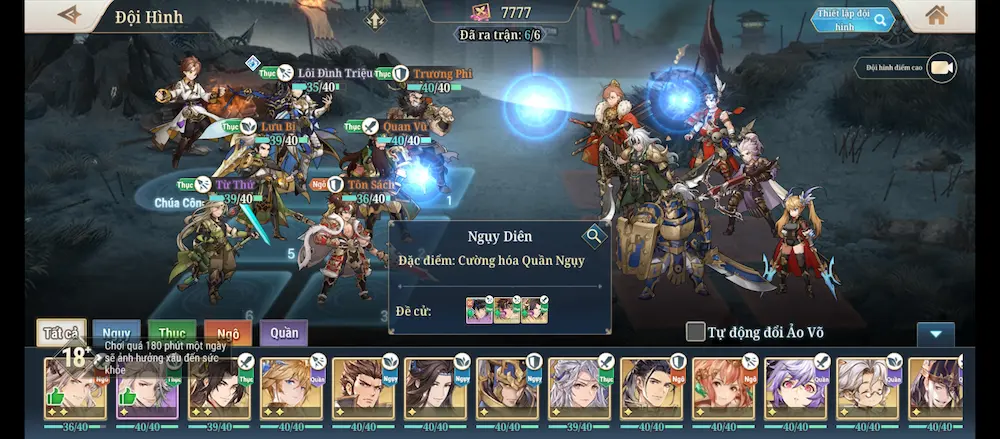
Task: Show only Thục faction heroes
Action: tap(172, 333)
